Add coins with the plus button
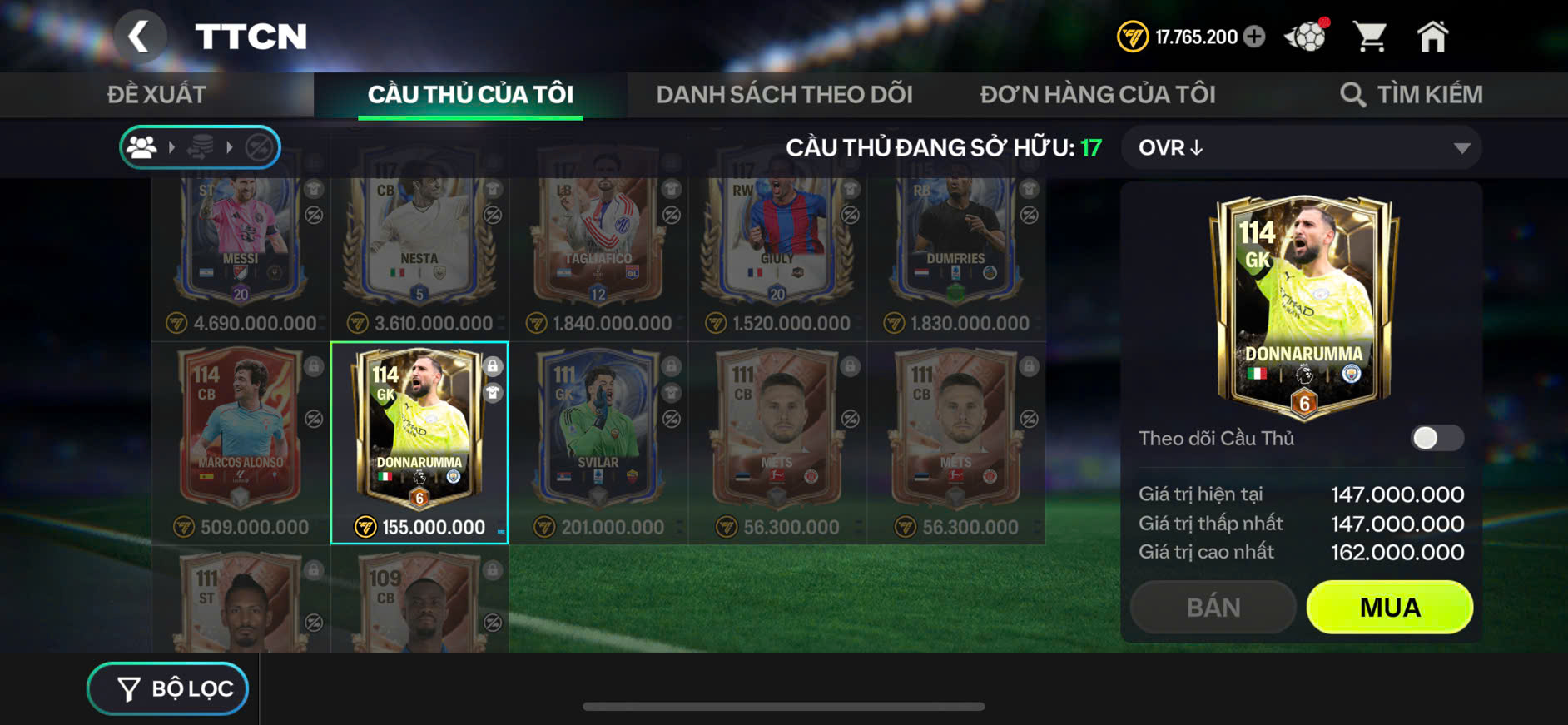1568x725 pixels. pyautogui.click(x=1254, y=37)
